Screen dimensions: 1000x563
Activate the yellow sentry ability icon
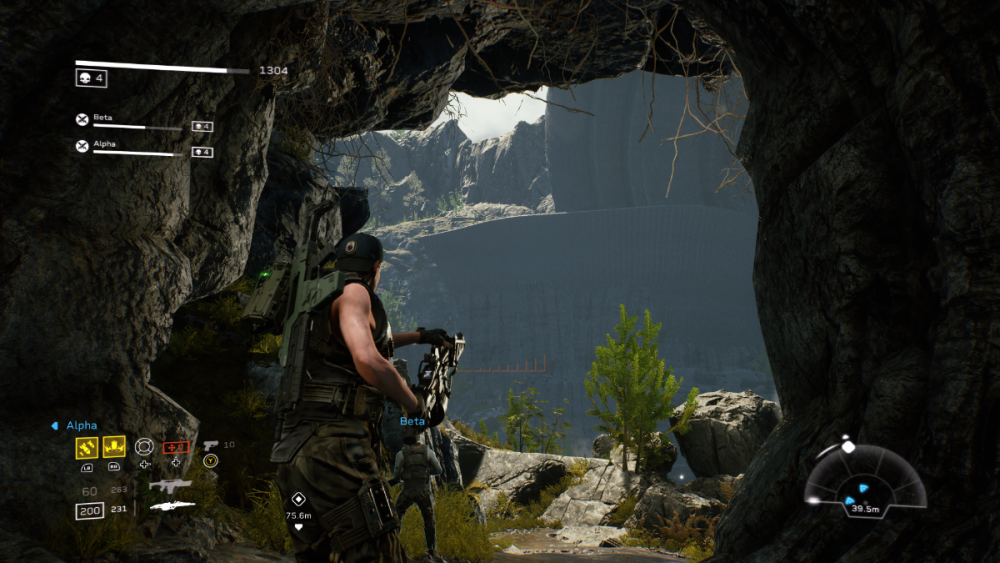(x=114, y=447)
